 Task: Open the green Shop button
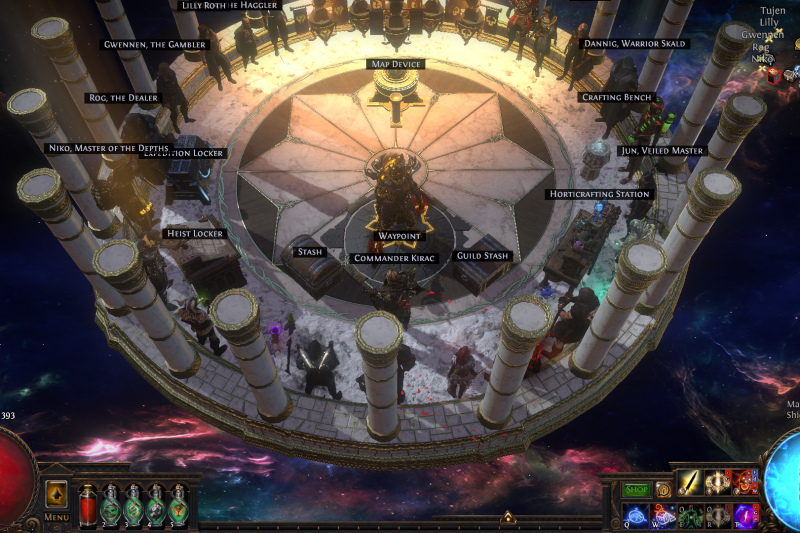pyautogui.click(x=636, y=490)
